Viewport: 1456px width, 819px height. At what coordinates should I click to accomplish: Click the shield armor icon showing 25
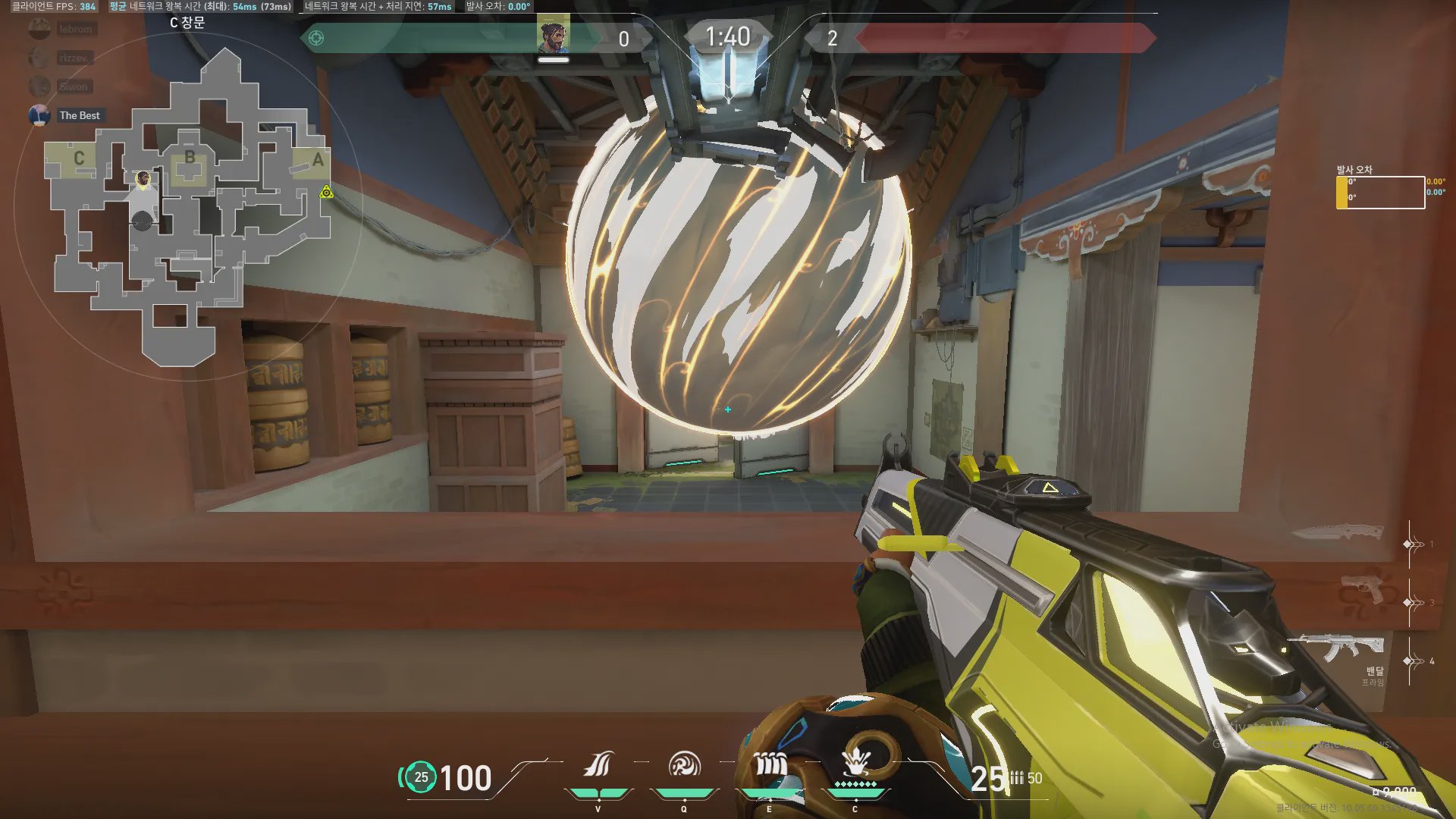421,777
